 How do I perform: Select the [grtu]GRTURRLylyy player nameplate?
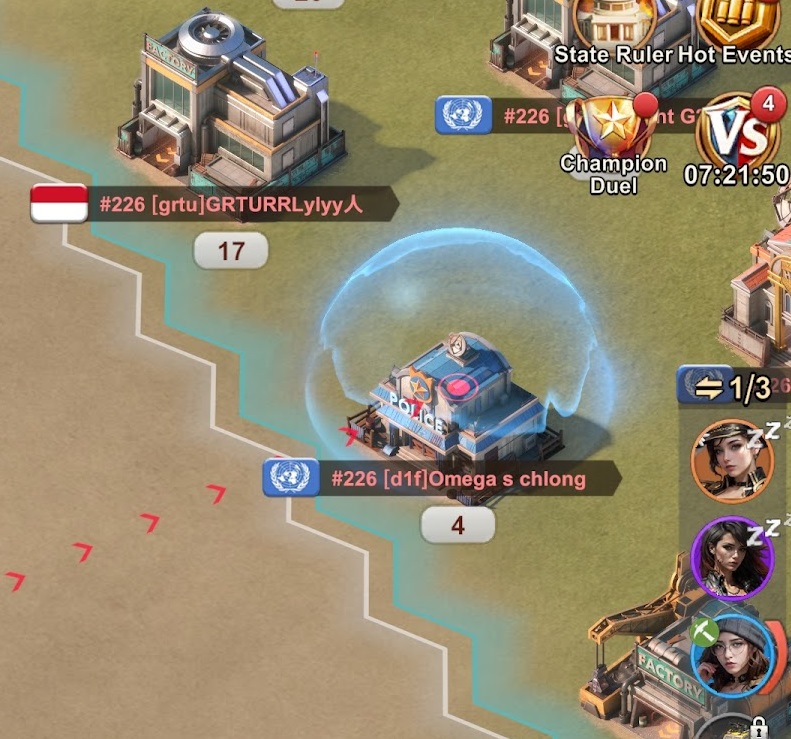229,206
